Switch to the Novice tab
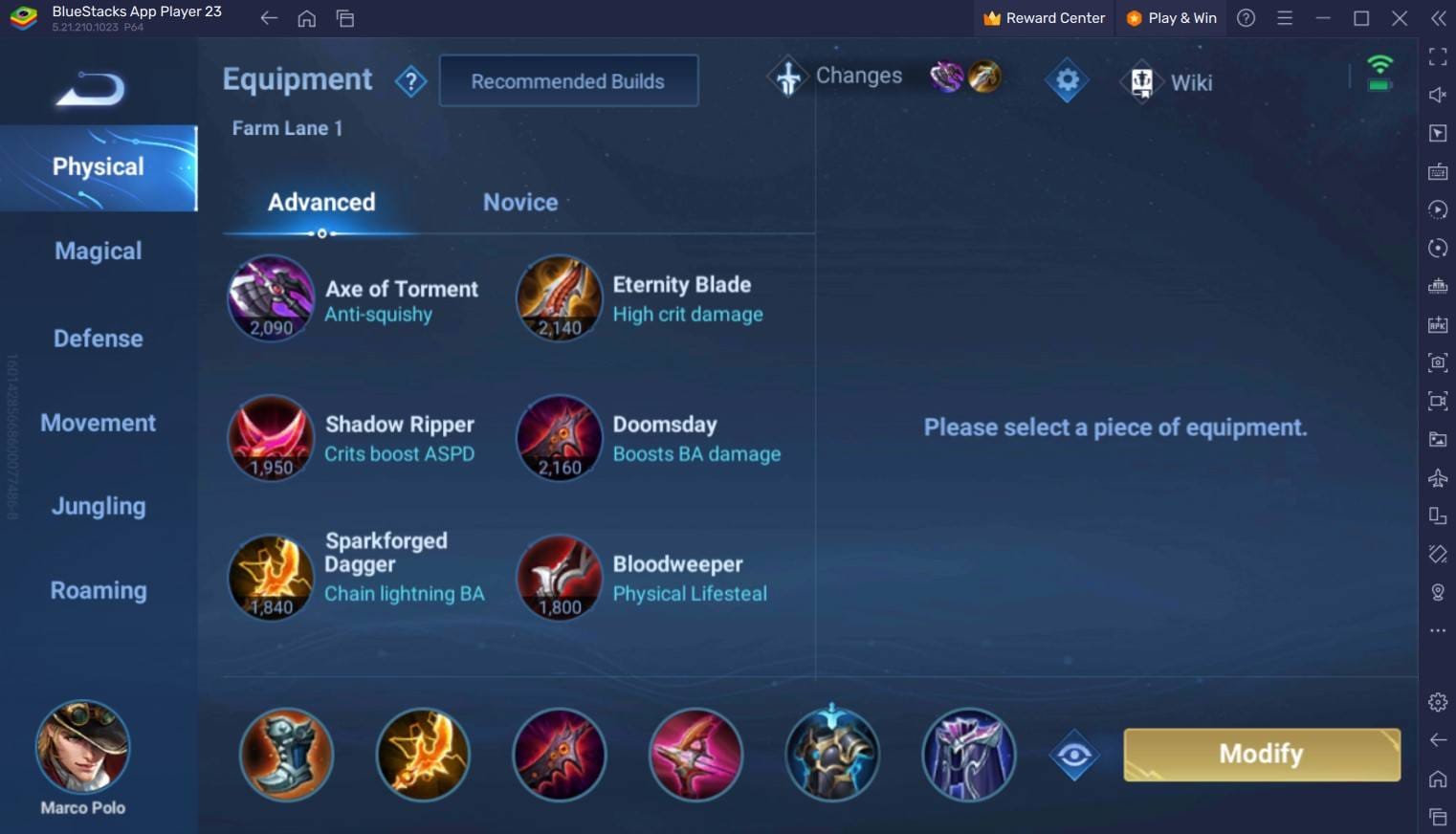 519,202
